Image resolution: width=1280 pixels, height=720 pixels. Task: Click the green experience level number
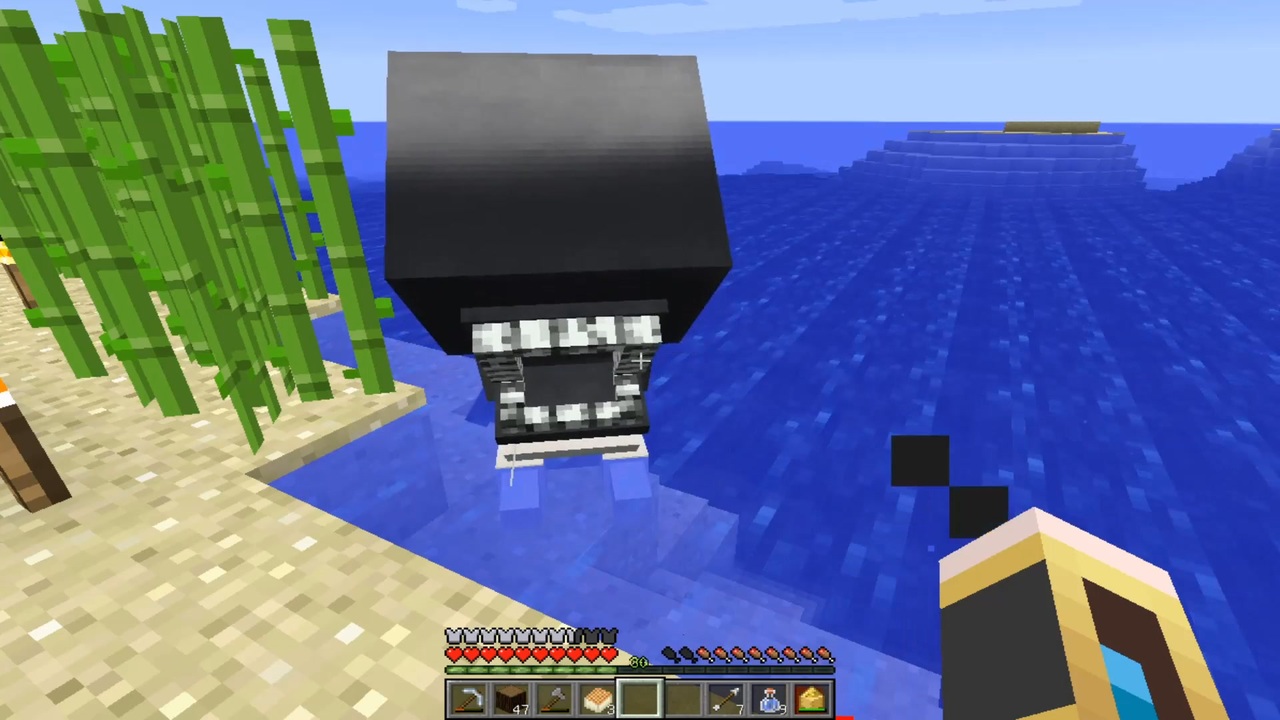click(638, 660)
